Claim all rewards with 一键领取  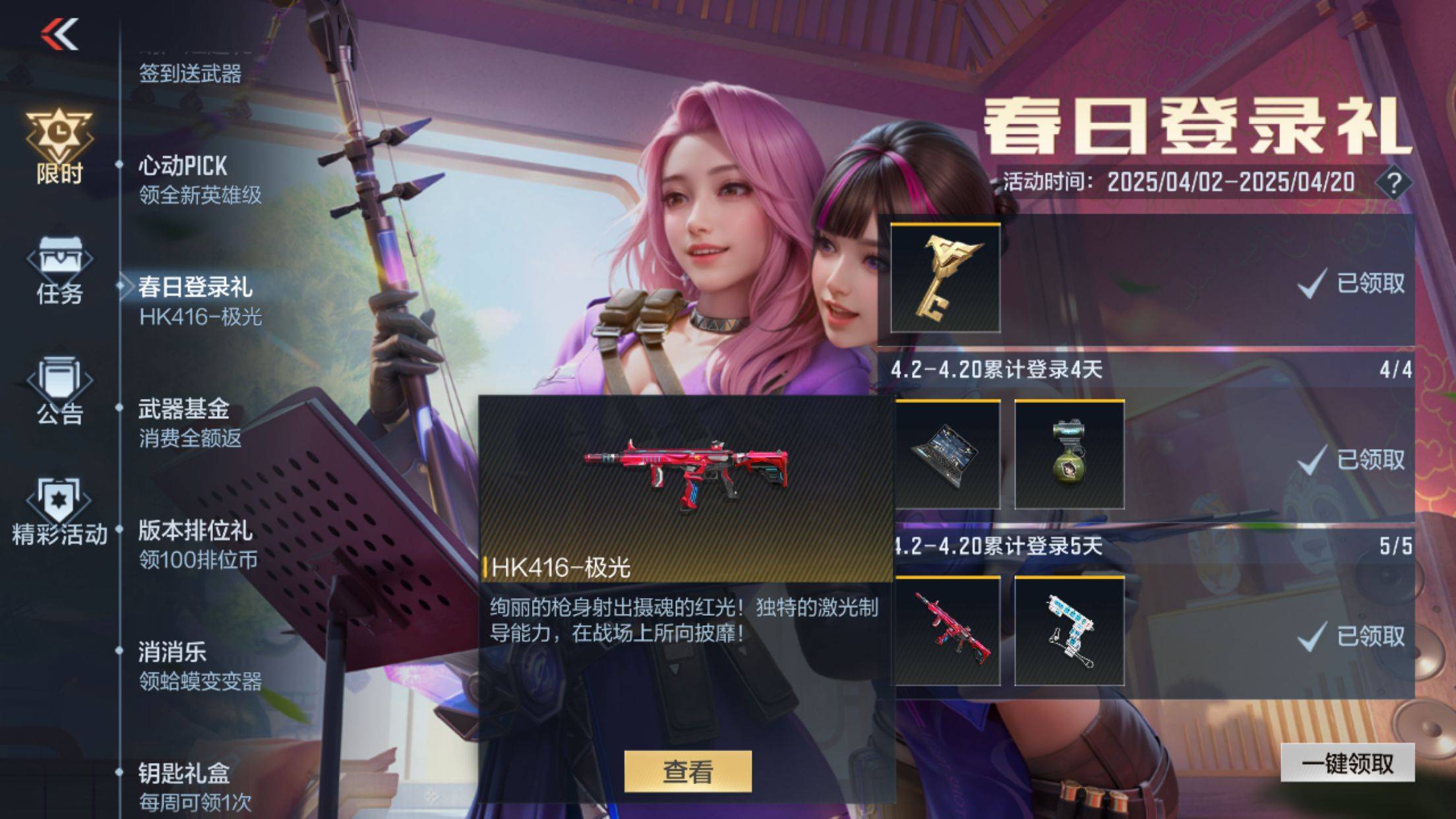coord(1347,763)
